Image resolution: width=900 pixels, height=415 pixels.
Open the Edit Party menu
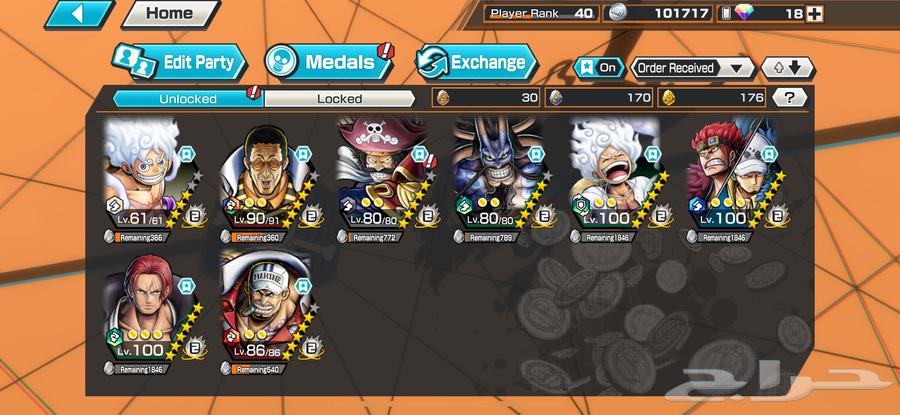tap(178, 62)
